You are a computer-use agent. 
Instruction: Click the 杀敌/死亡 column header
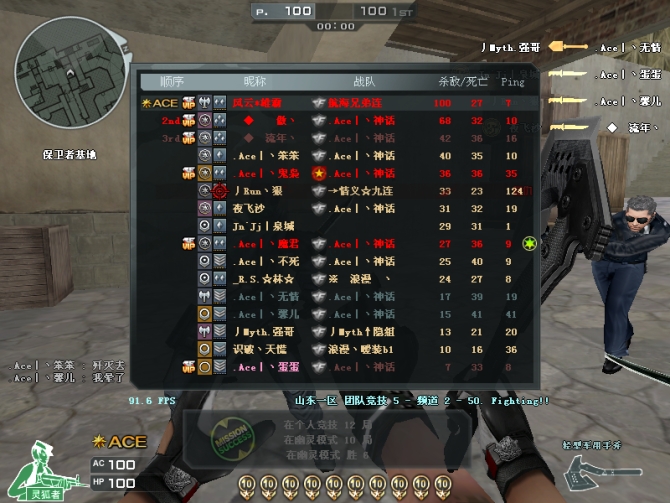pos(458,81)
